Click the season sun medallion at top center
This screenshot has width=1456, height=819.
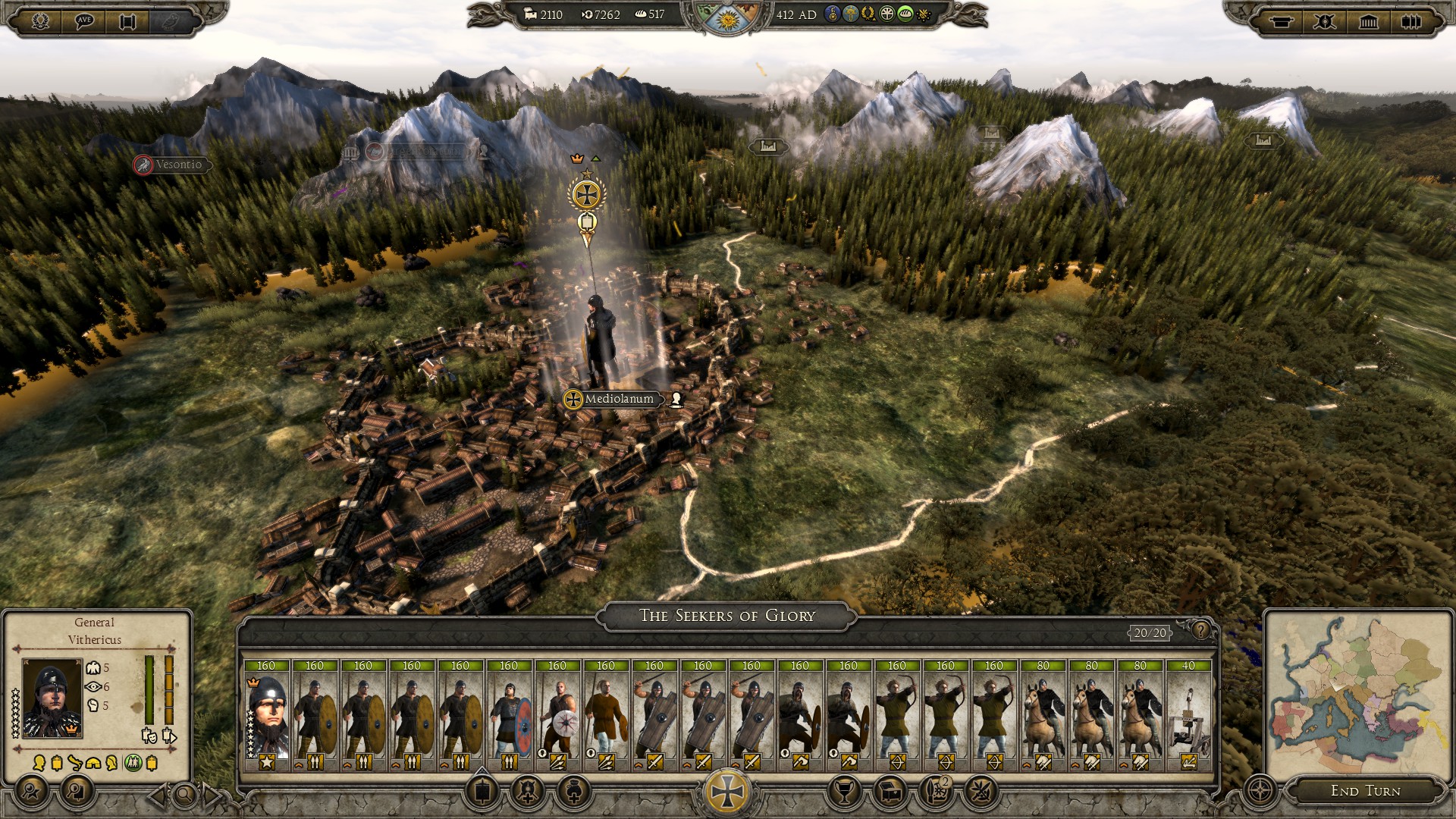[x=726, y=17]
